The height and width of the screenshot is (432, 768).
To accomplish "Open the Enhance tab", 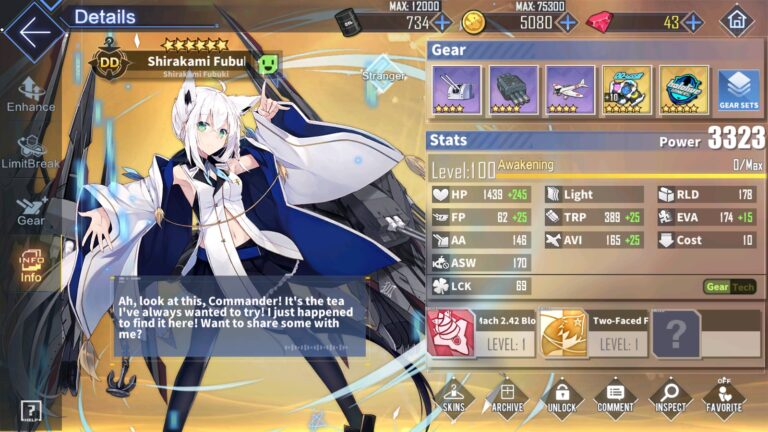I will [31, 93].
